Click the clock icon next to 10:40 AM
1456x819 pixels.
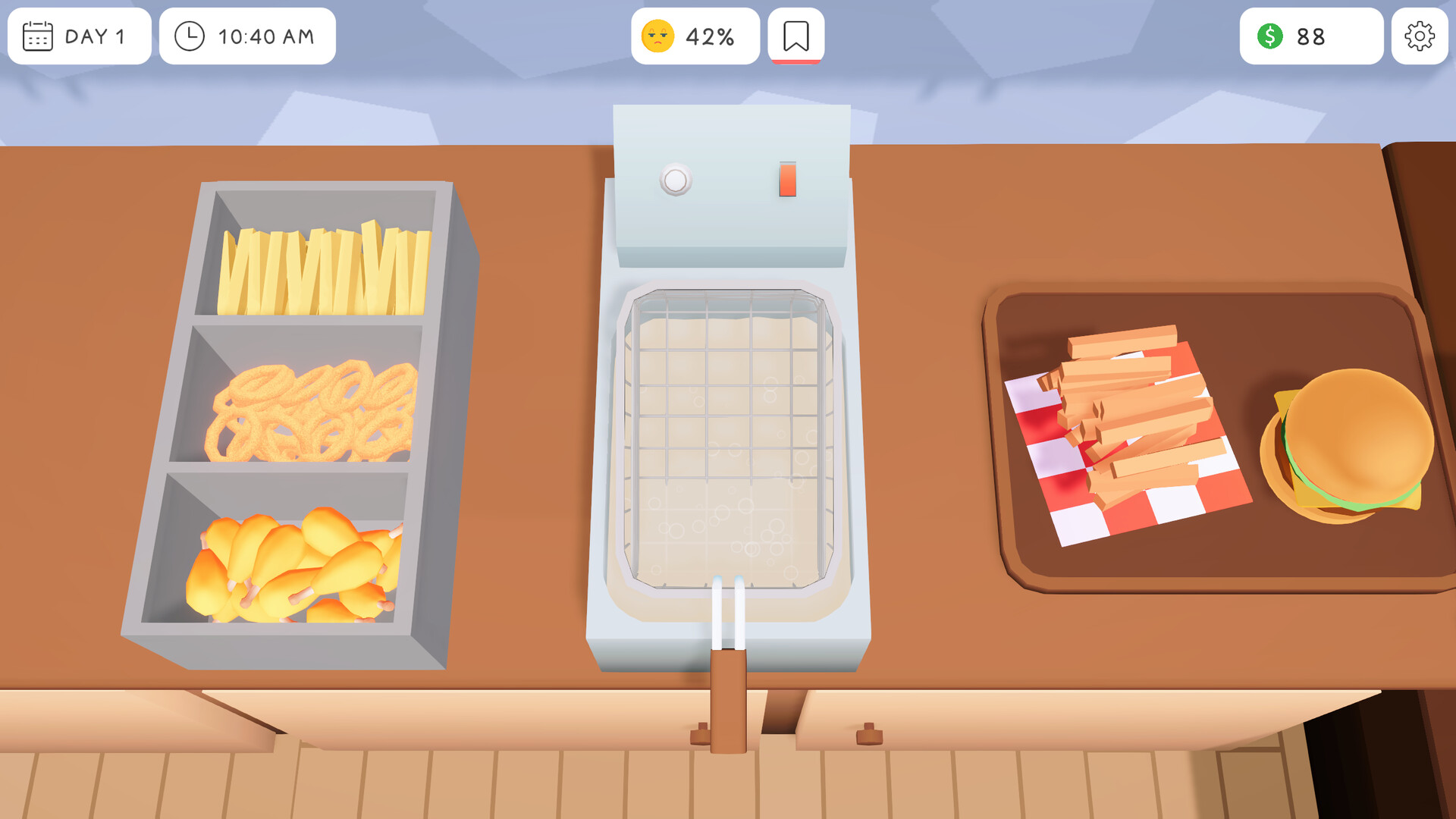point(190,36)
